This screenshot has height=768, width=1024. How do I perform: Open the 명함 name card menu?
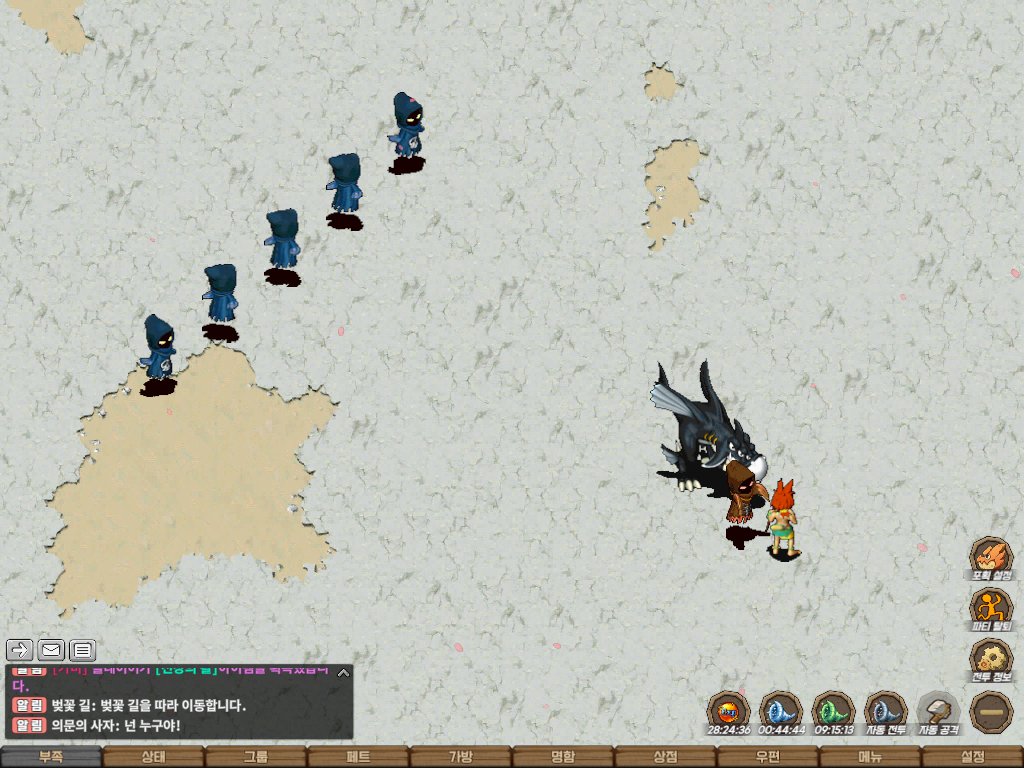(563, 757)
